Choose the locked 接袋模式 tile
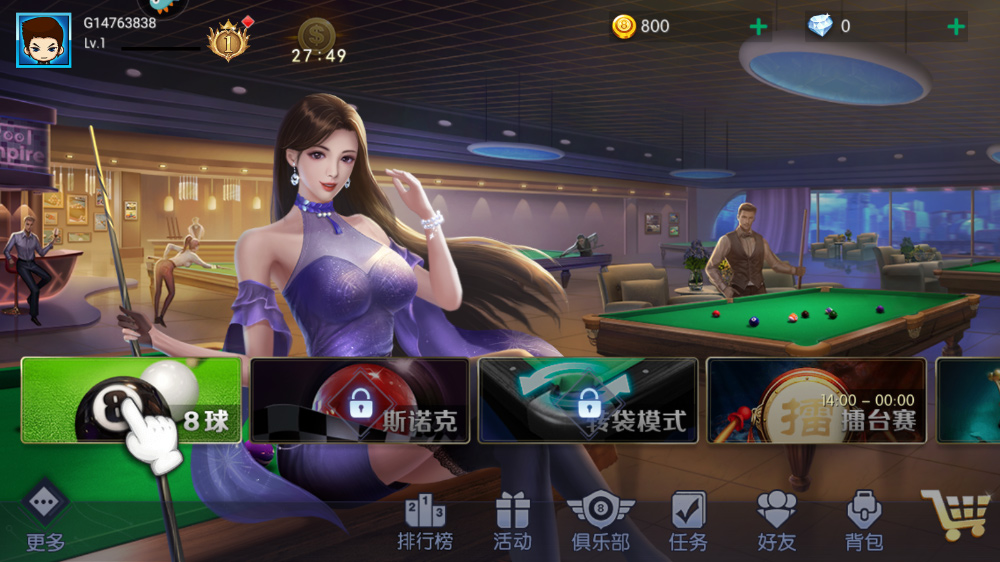 pos(588,400)
